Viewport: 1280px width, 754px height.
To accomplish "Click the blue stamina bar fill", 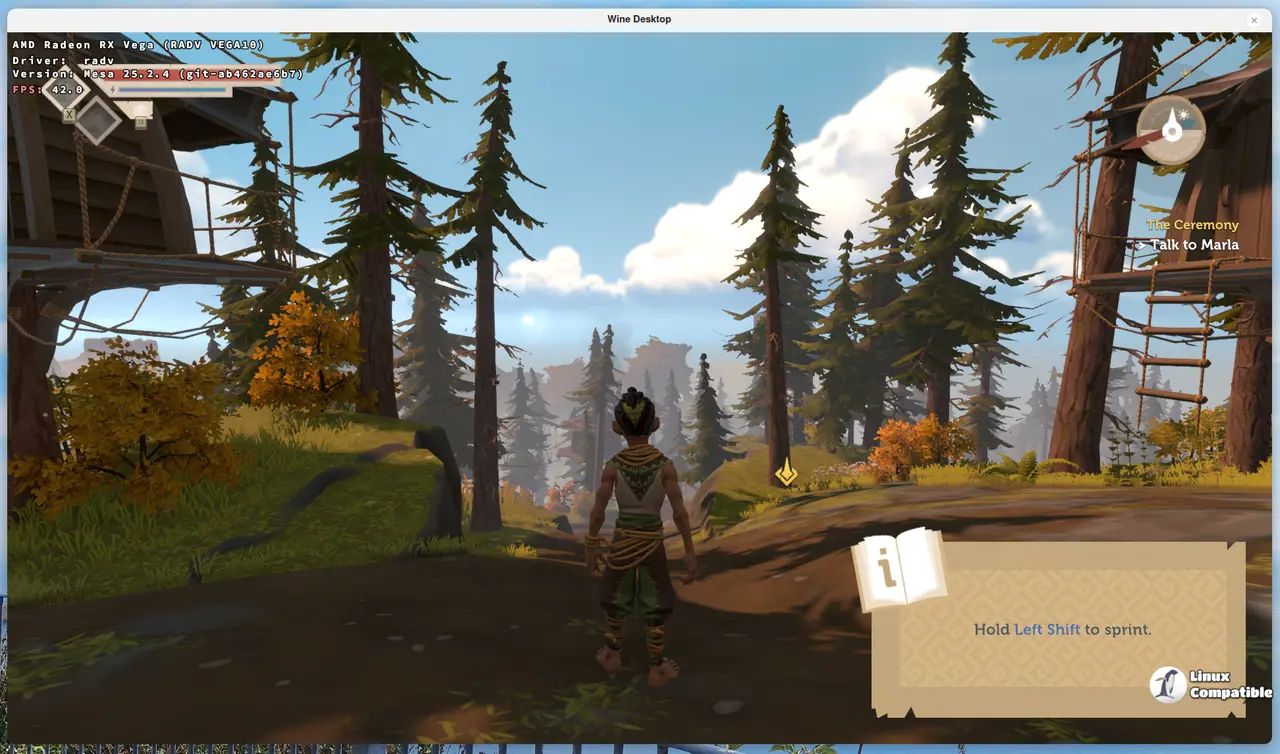I will tap(173, 90).
